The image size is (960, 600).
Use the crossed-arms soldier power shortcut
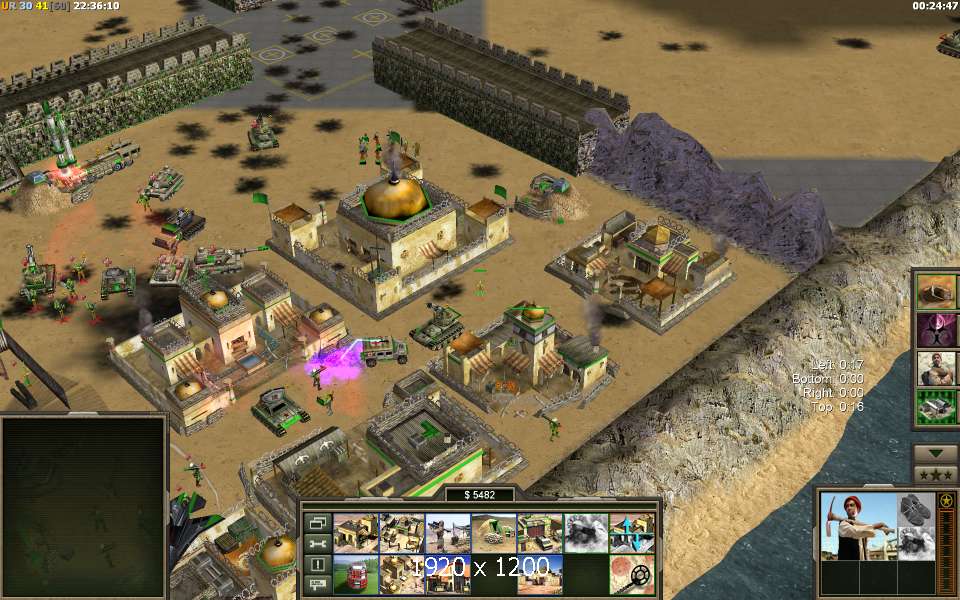936,368
